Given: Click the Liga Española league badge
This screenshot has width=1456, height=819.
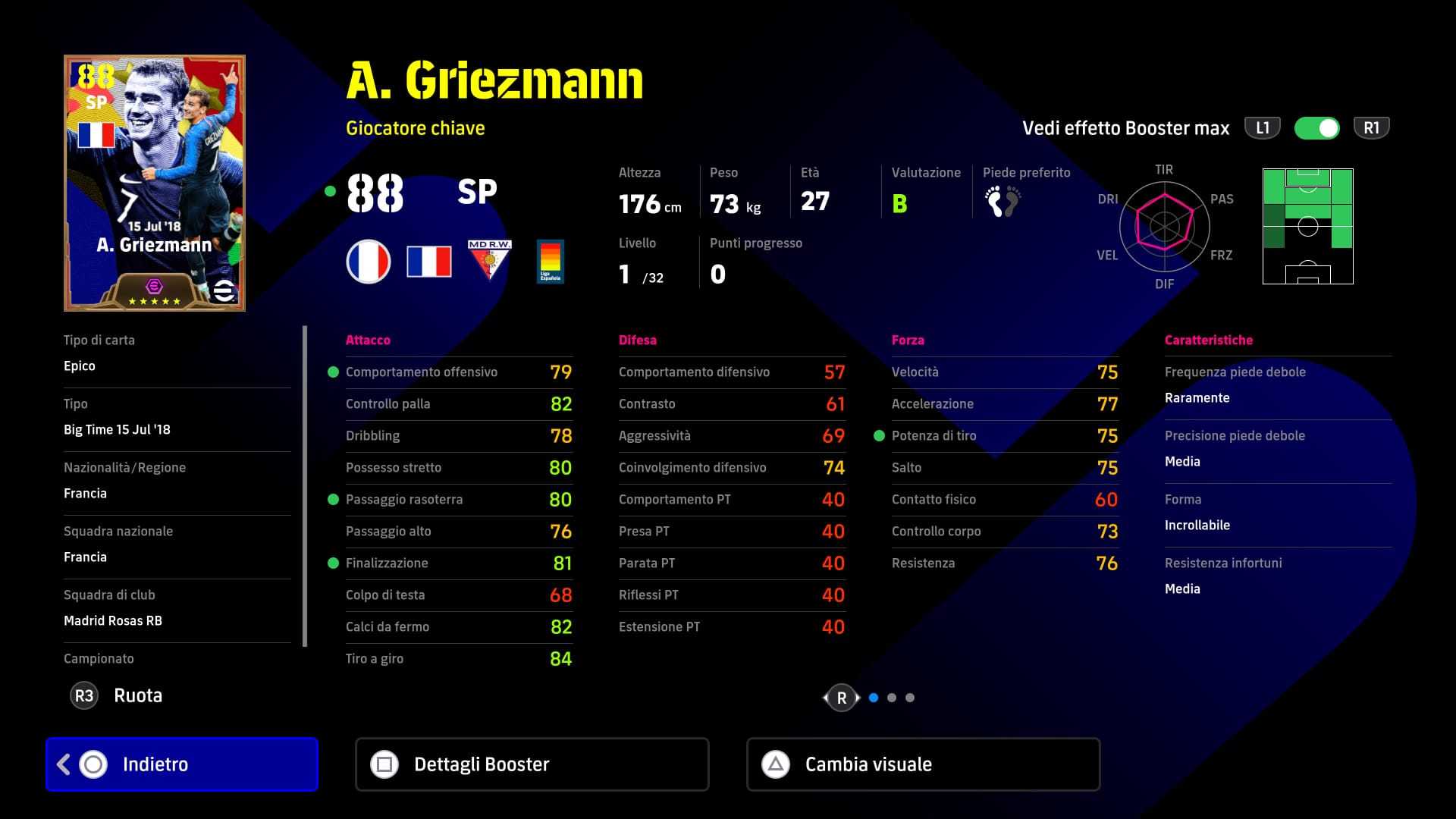Looking at the screenshot, I should (x=550, y=262).
